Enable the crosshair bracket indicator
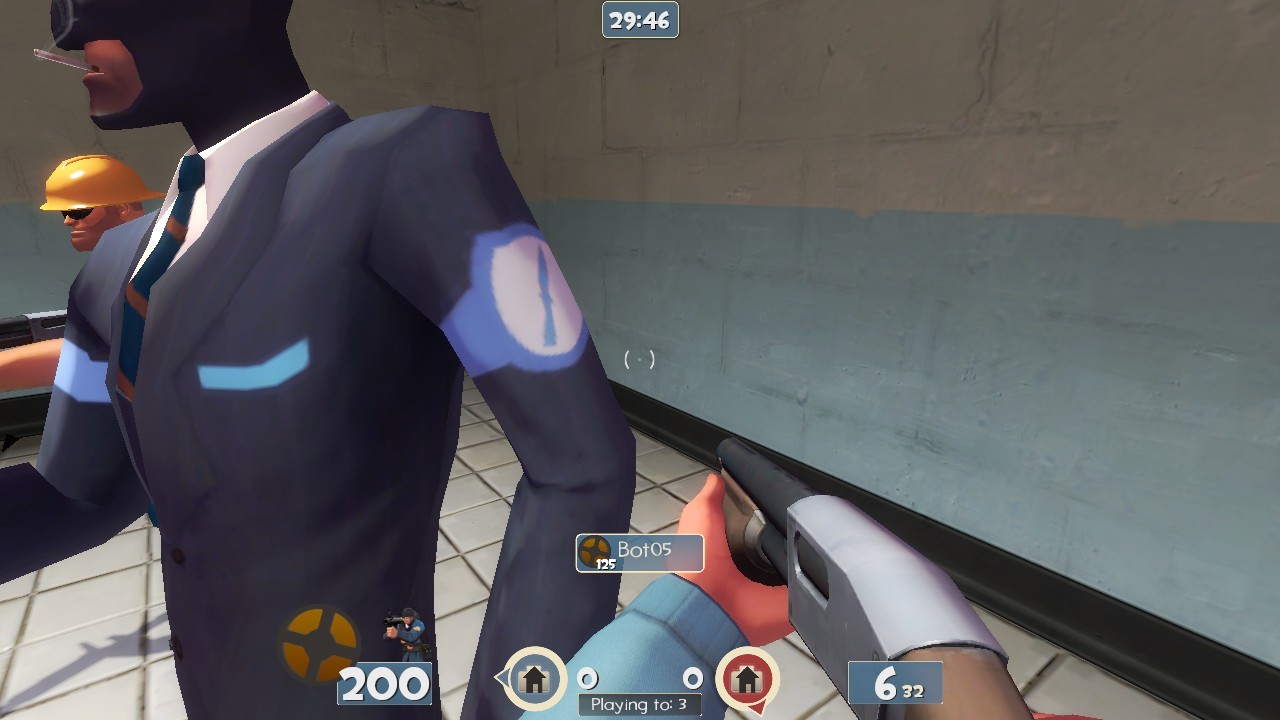The width and height of the screenshot is (1280, 720). (641, 357)
